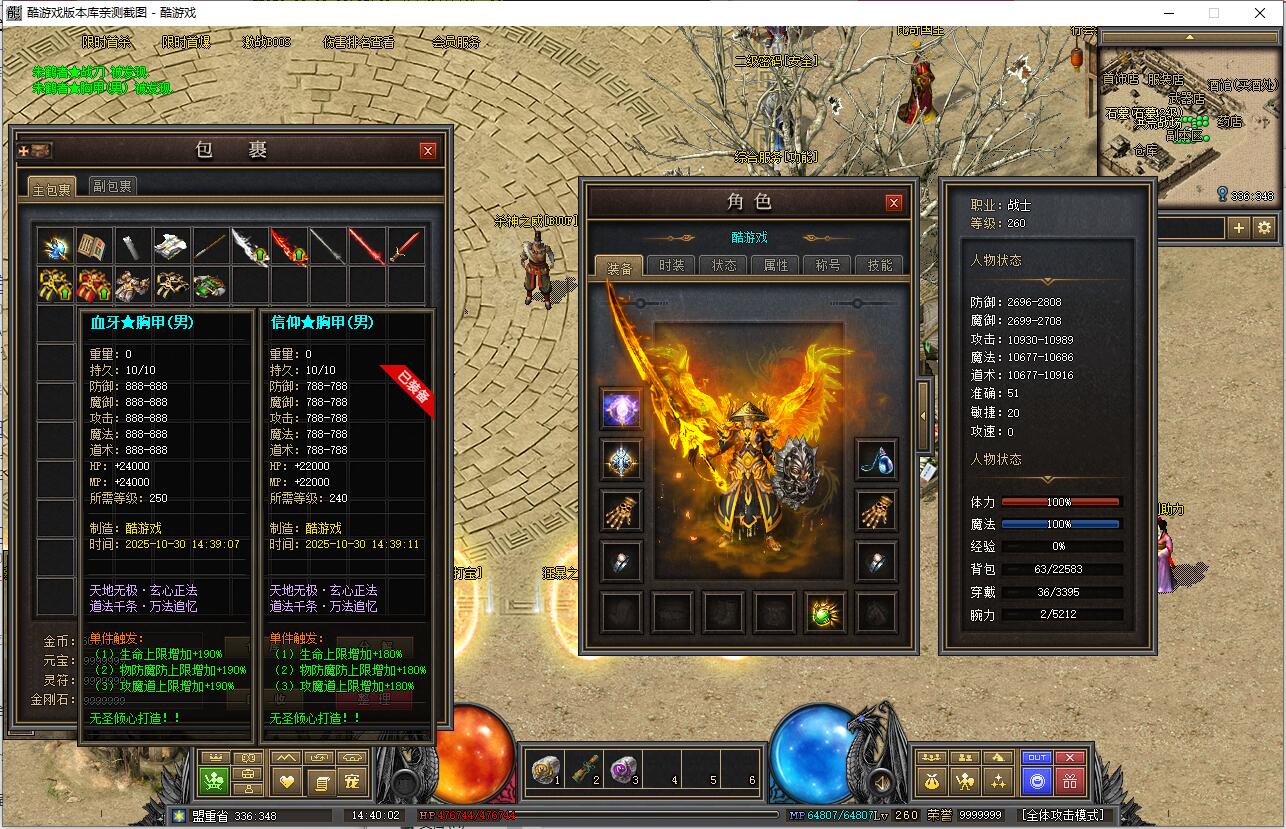The height and width of the screenshot is (829, 1286).
Task: Close the 包裹 inventory window
Action: [428, 151]
